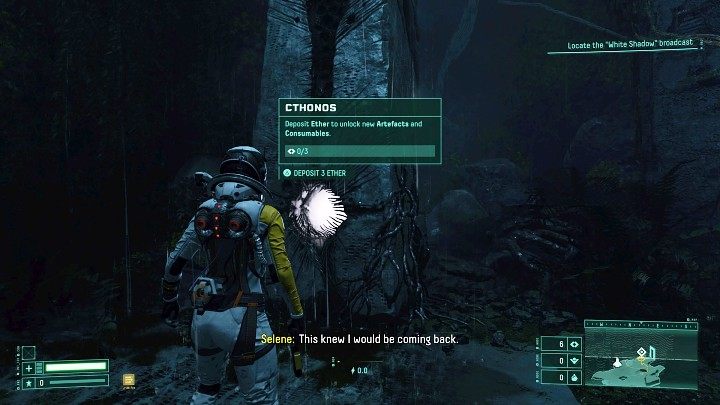
Task: Click the yellow log notification icon
Action: click(129, 379)
